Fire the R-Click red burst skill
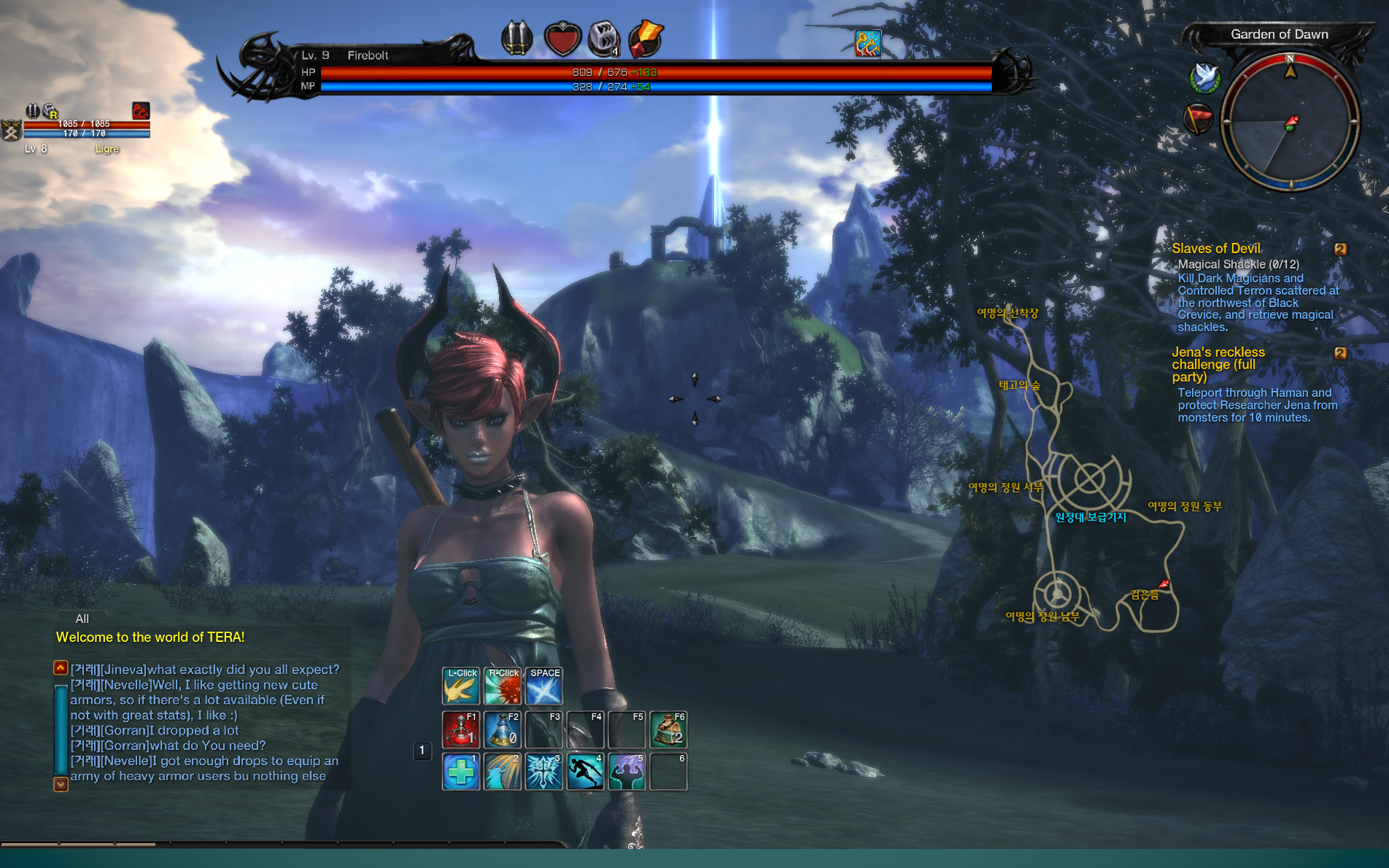The image size is (1389, 868). 503,686
